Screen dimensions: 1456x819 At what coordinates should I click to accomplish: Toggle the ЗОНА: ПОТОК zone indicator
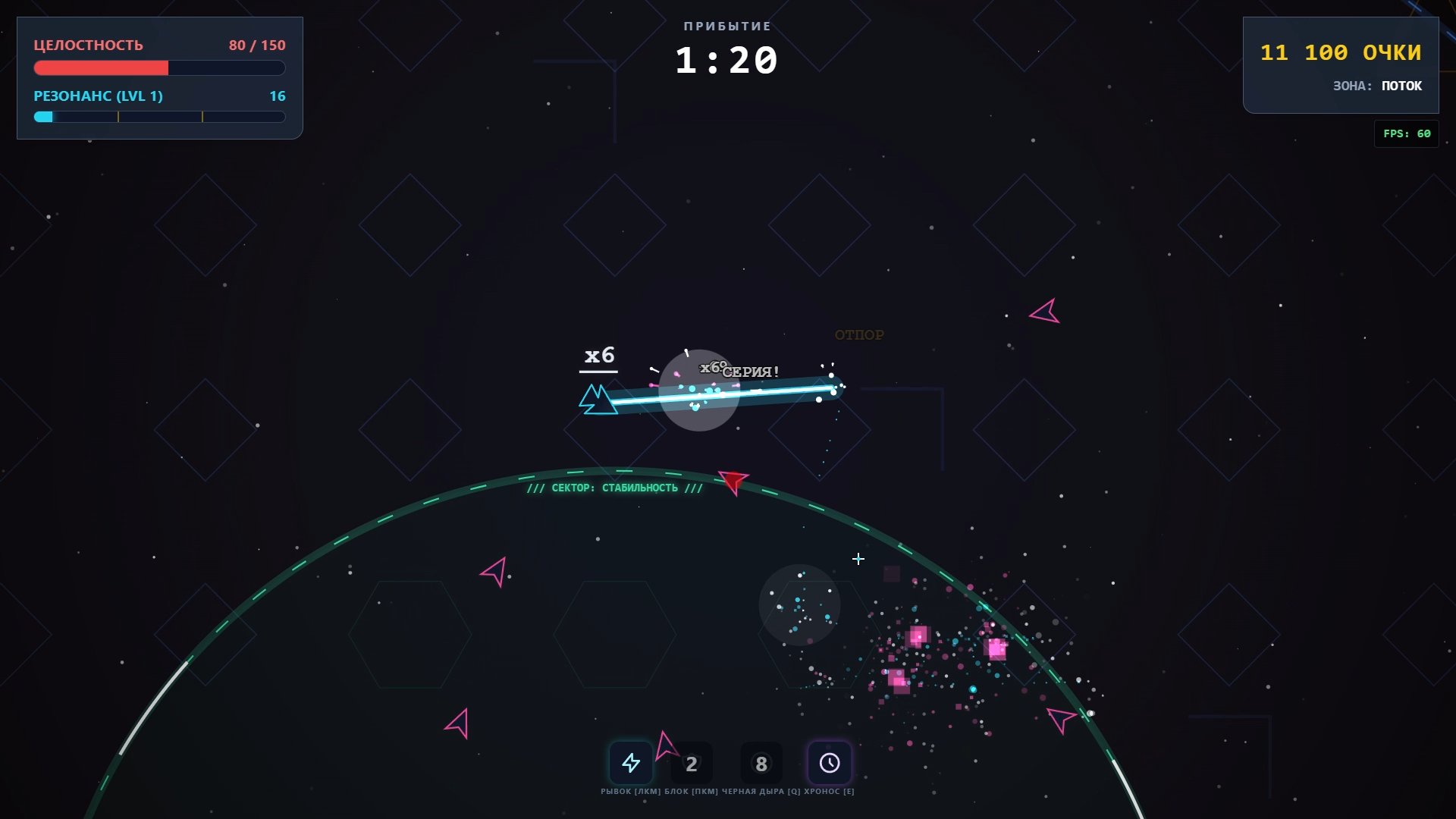tap(1379, 86)
